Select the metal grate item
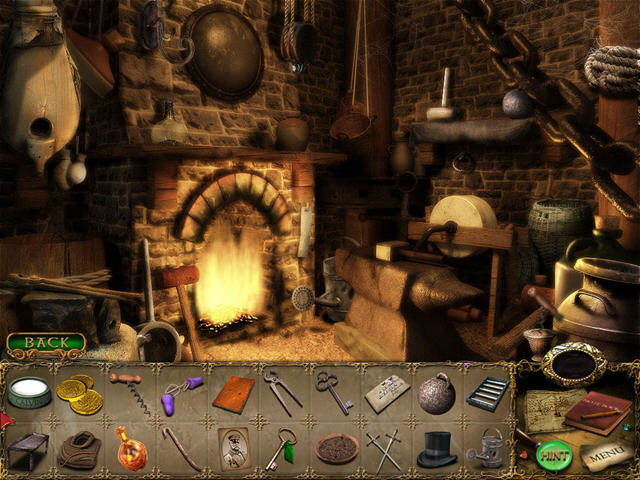 pyautogui.click(x=487, y=392)
